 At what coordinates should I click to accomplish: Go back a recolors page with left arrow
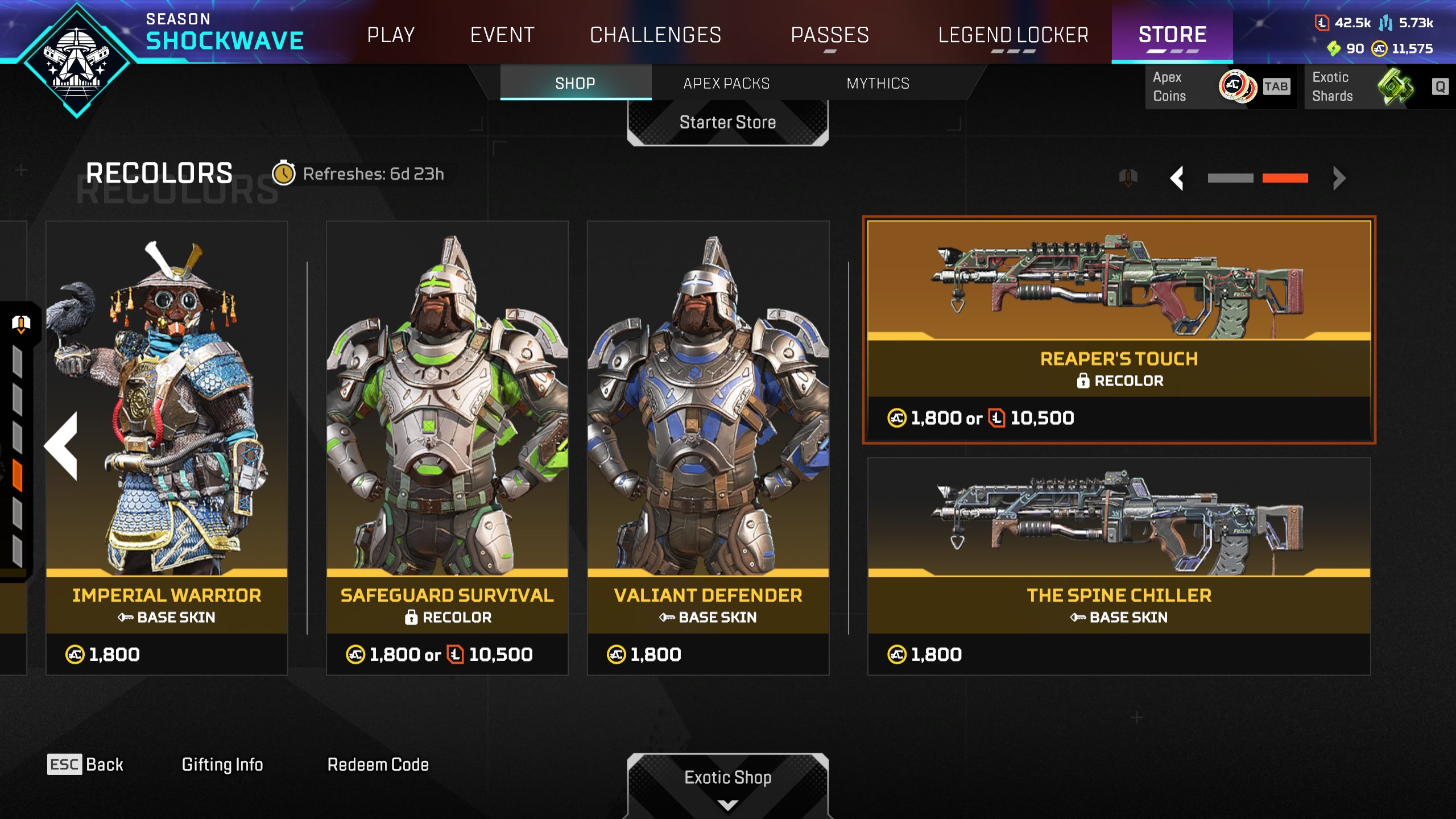tap(1177, 179)
